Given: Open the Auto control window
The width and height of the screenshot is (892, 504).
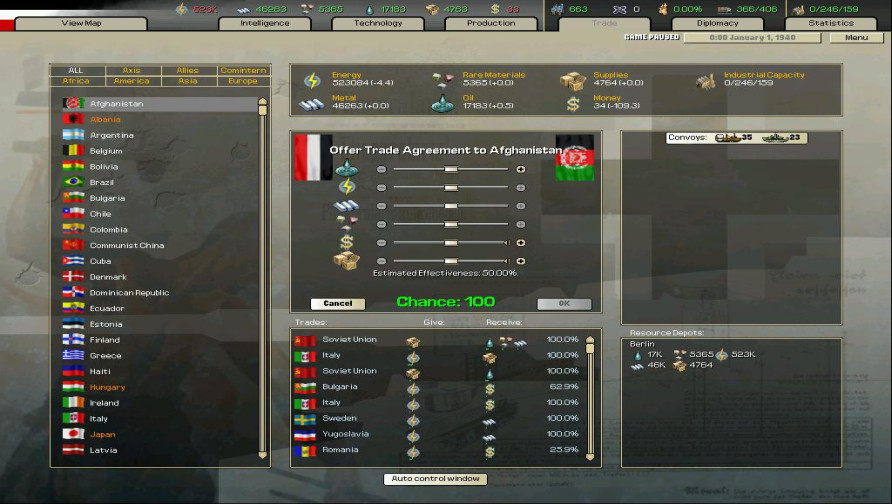Looking at the screenshot, I should (x=436, y=479).
